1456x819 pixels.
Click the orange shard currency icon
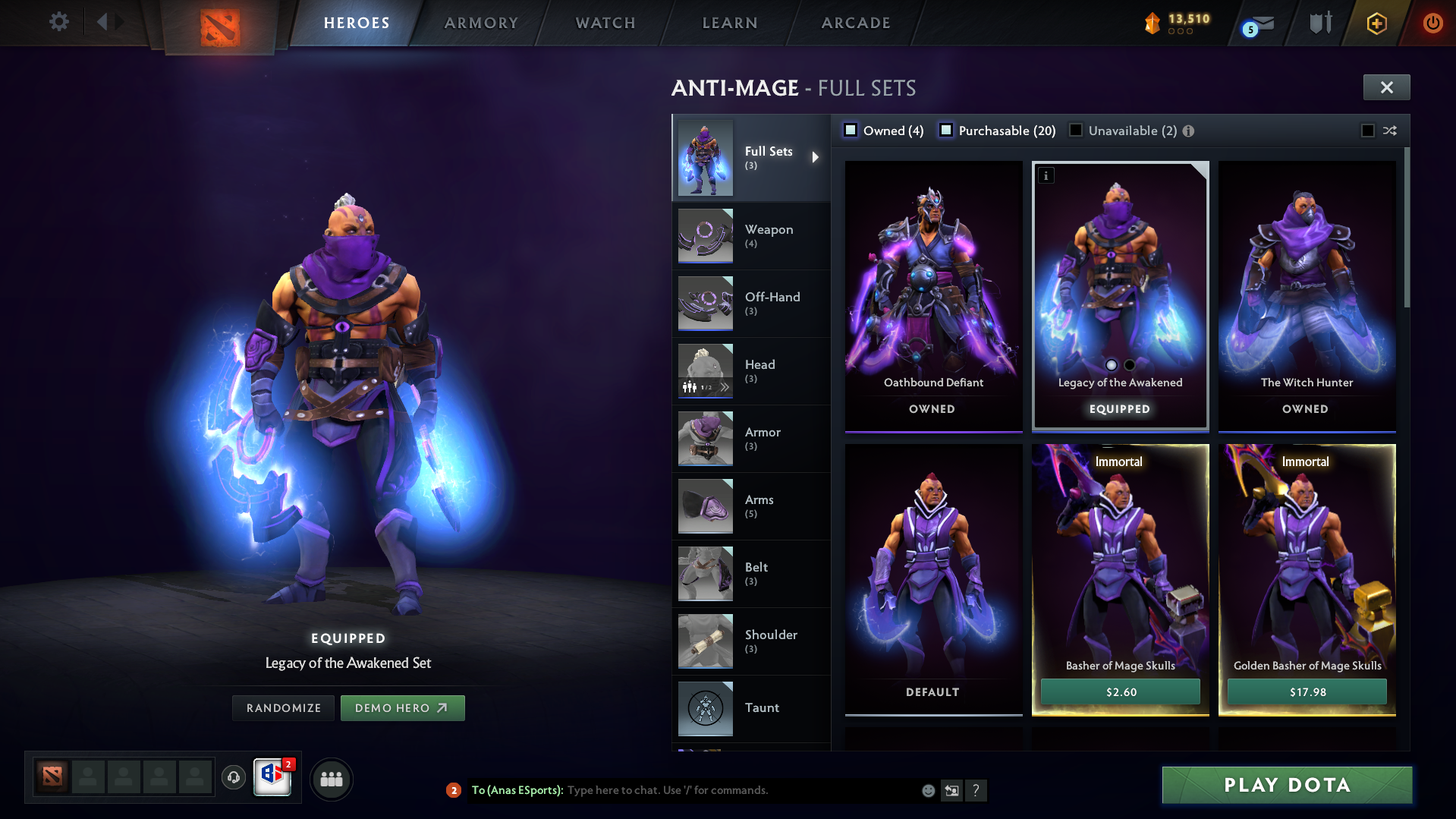click(1153, 23)
